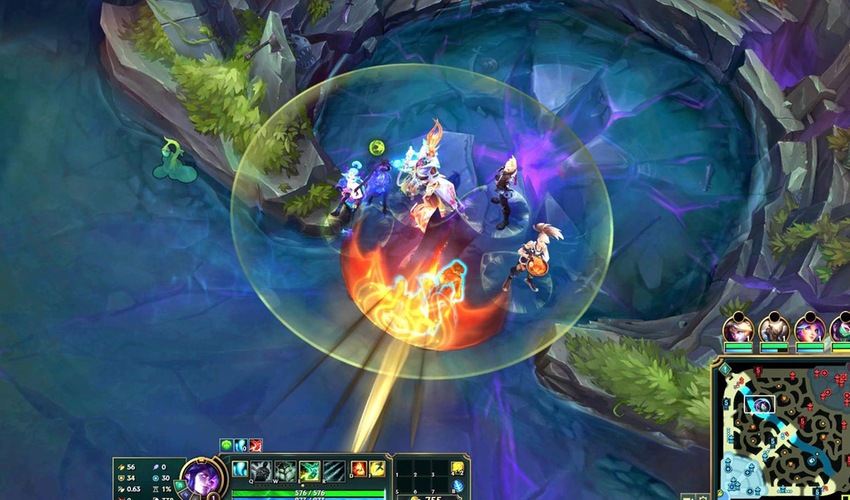Activate the W ability icon
Screen dimensions: 850x500
[x=284, y=470]
